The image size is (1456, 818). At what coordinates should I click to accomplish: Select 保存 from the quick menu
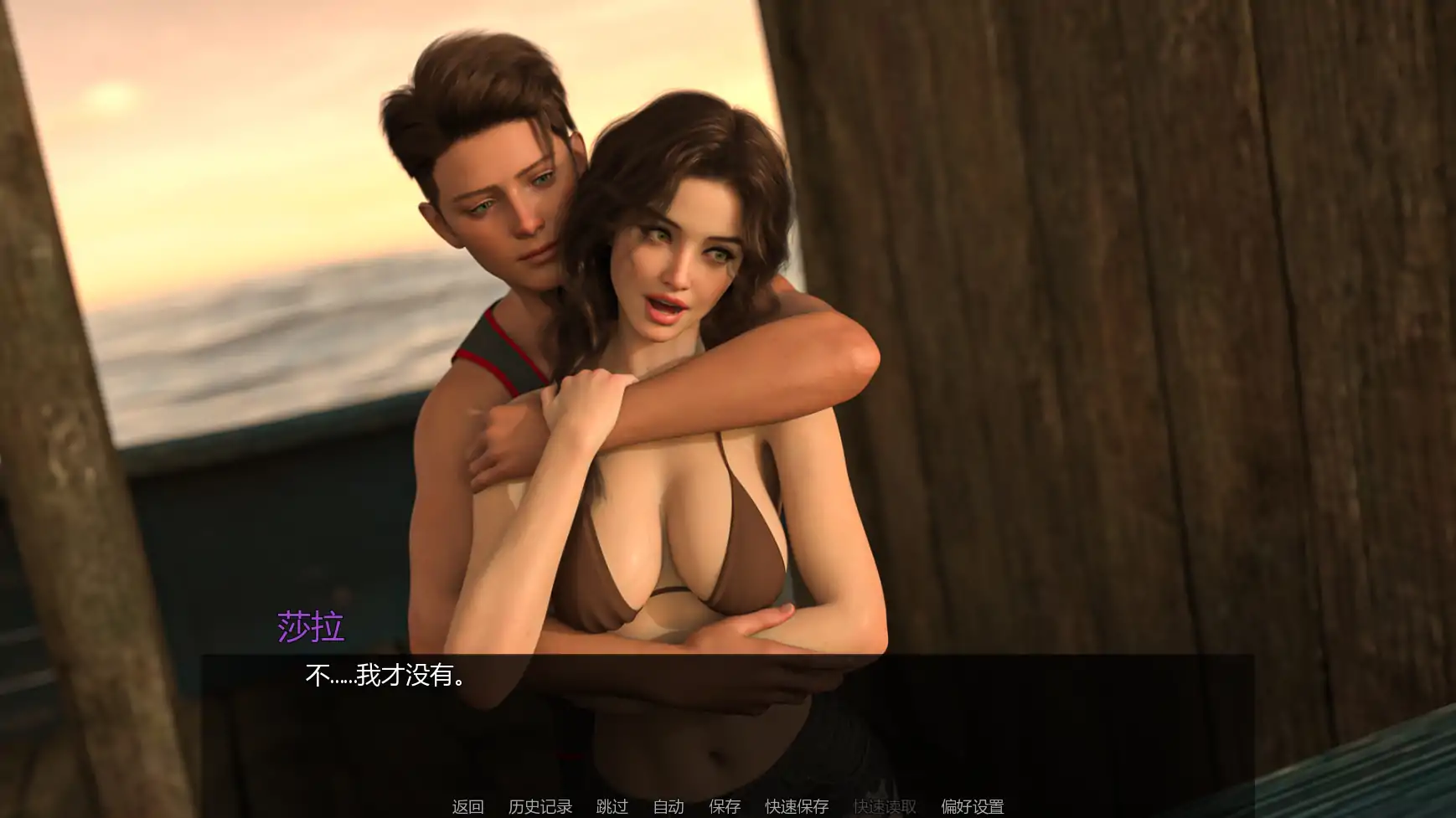click(725, 806)
